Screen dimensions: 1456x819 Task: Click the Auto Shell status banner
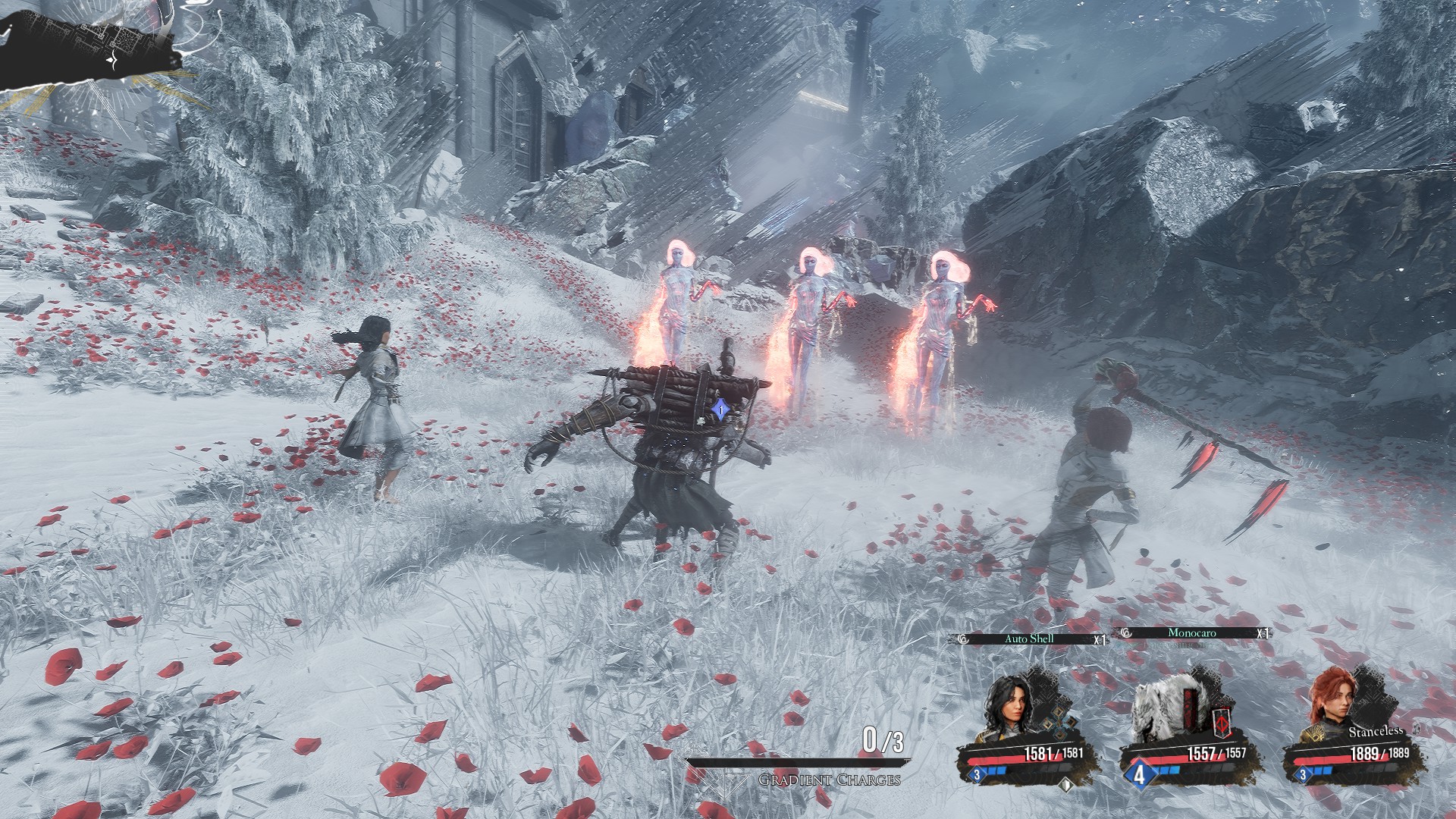click(1030, 639)
